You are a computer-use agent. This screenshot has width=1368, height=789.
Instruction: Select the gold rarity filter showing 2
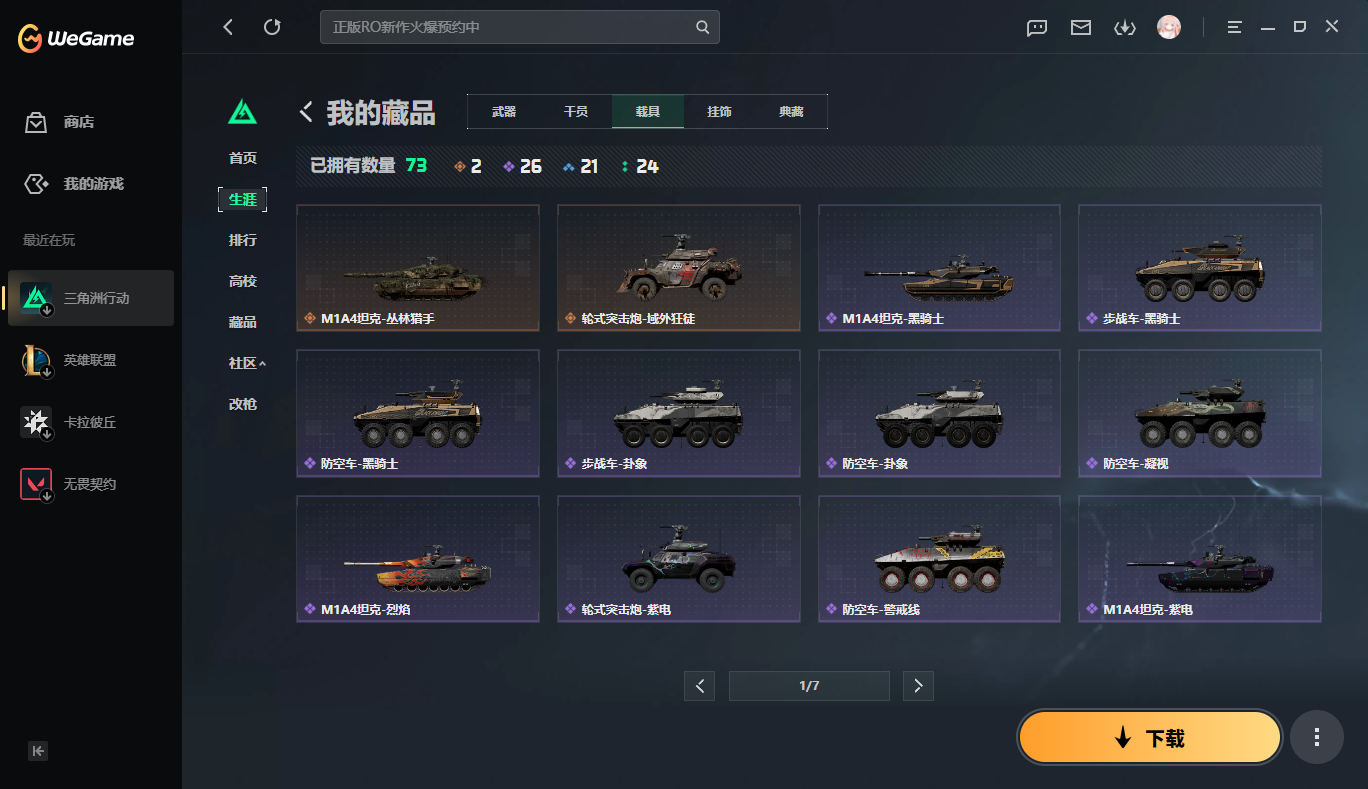pyautogui.click(x=466, y=165)
